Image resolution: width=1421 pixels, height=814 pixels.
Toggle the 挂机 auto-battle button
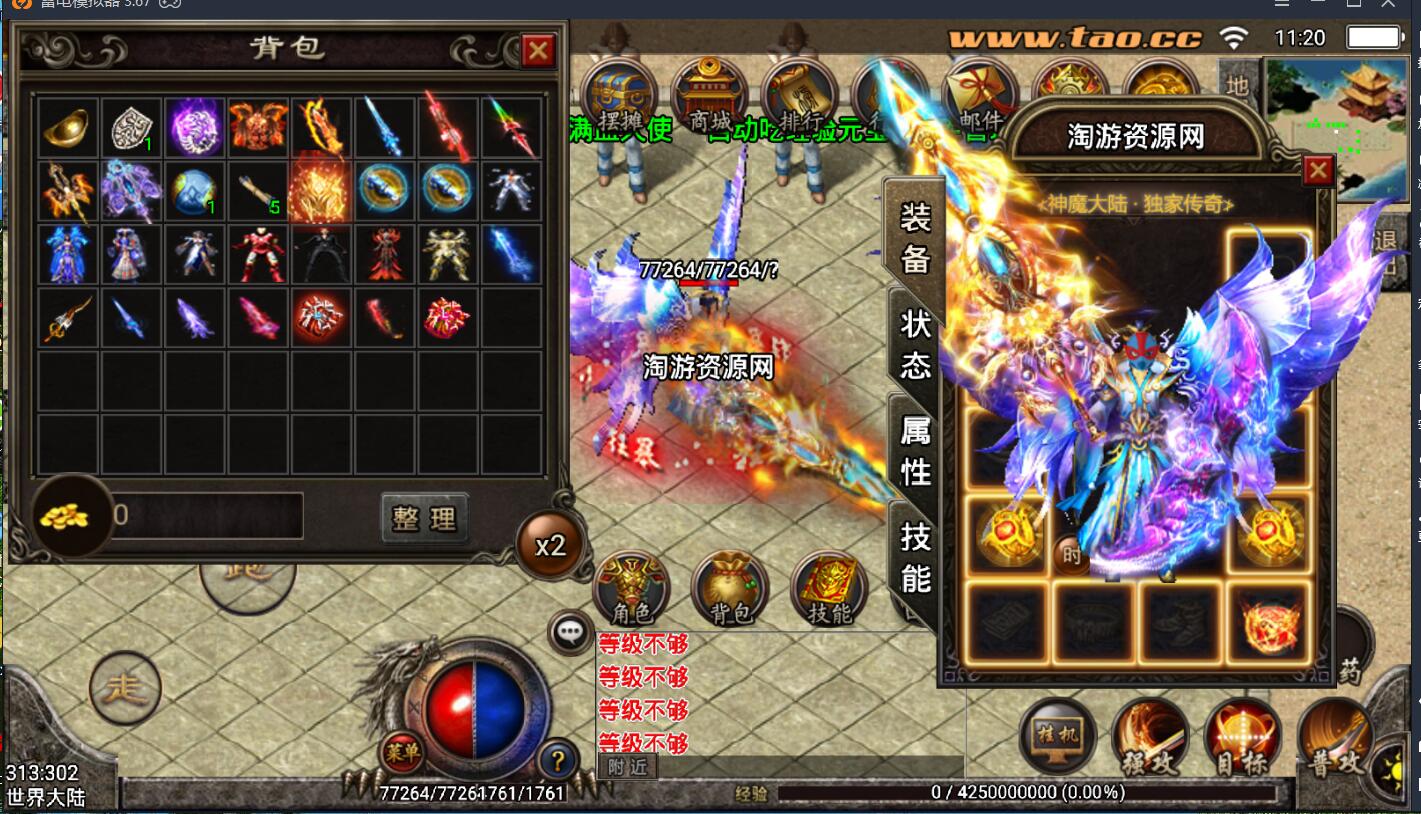(1056, 738)
